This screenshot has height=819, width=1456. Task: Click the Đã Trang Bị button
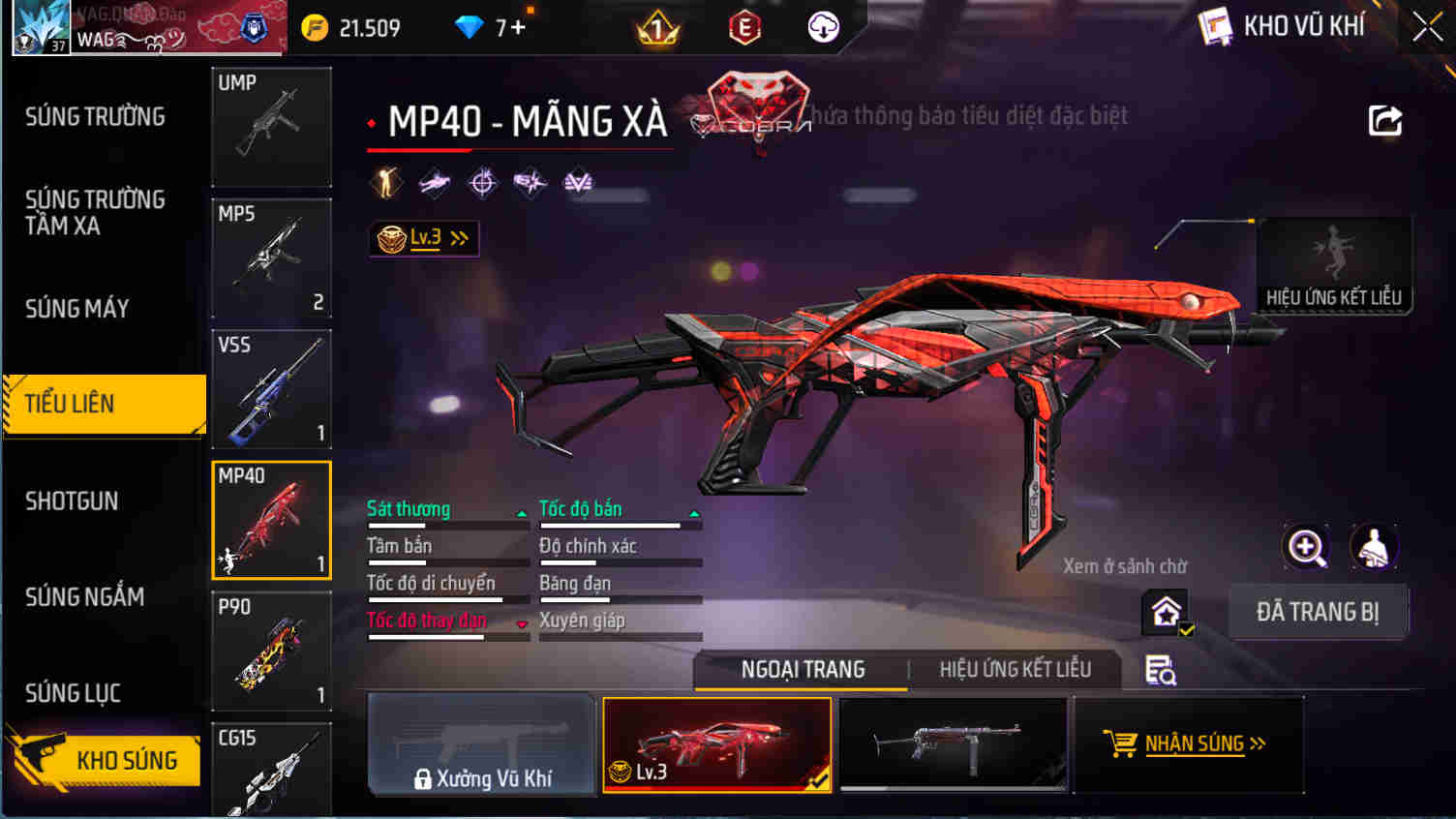click(1318, 611)
